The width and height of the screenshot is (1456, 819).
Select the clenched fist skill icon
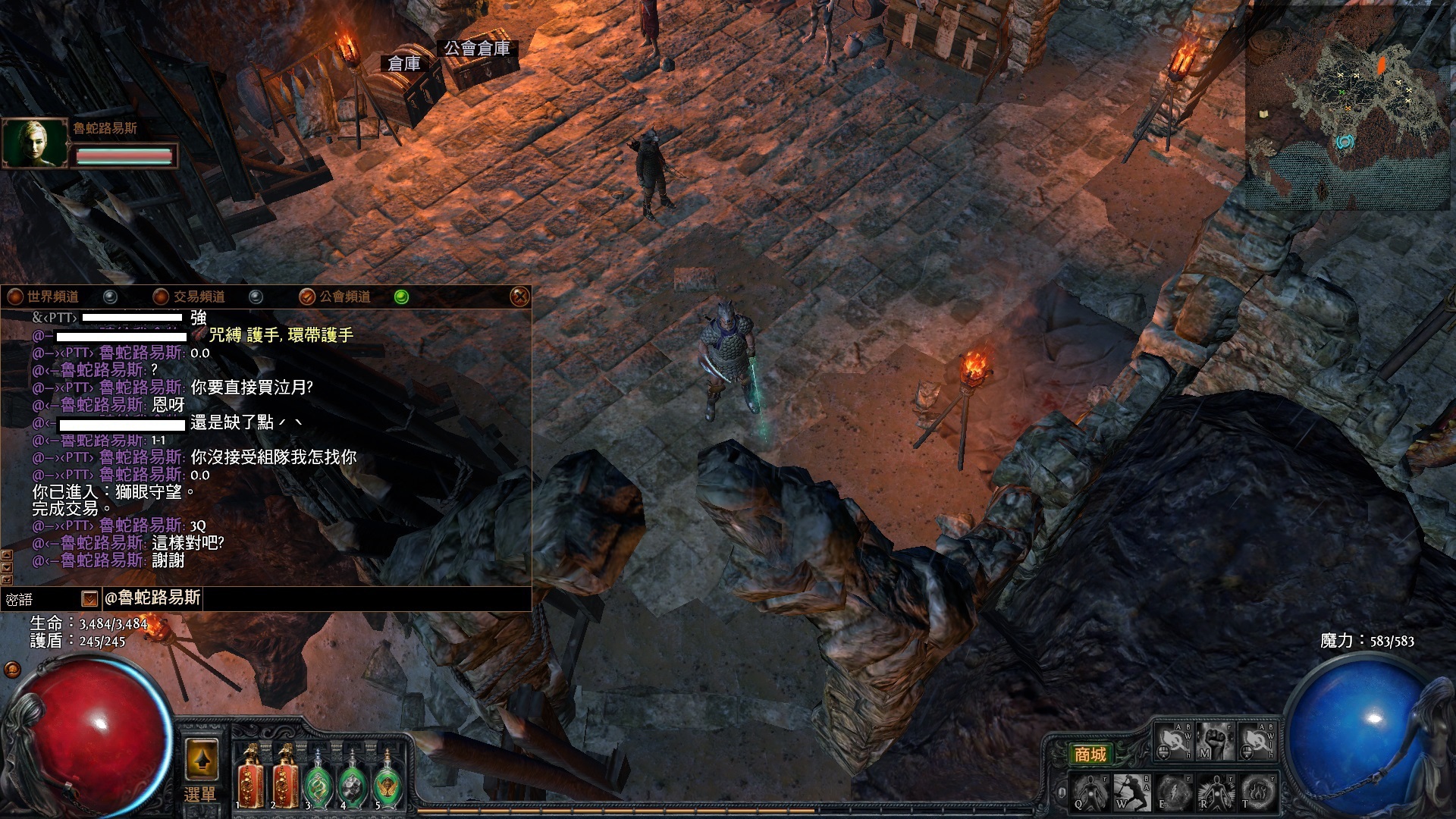[x=1215, y=741]
